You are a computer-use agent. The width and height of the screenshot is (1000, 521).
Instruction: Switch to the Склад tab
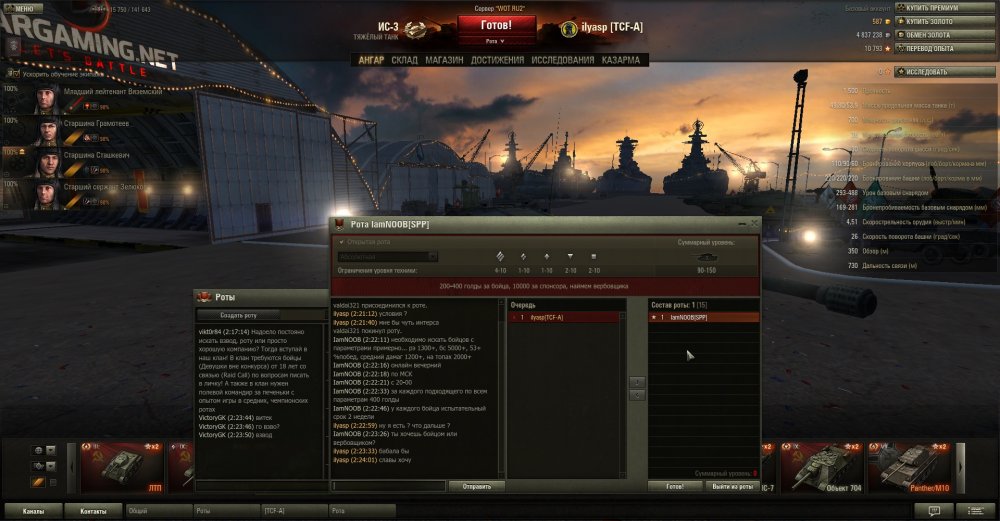(404, 60)
